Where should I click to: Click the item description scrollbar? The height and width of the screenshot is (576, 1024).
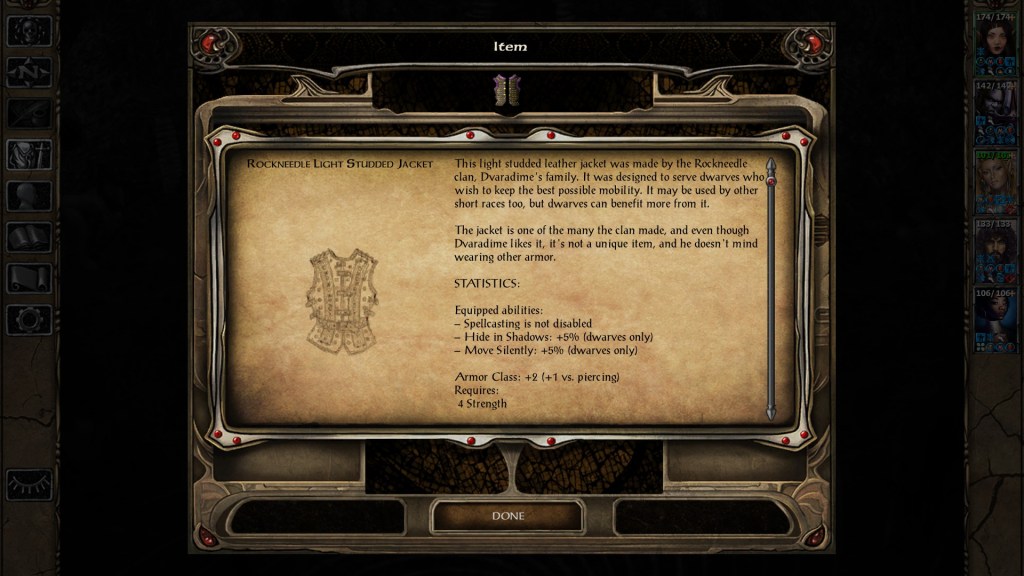pyautogui.click(x=771, y=289)
